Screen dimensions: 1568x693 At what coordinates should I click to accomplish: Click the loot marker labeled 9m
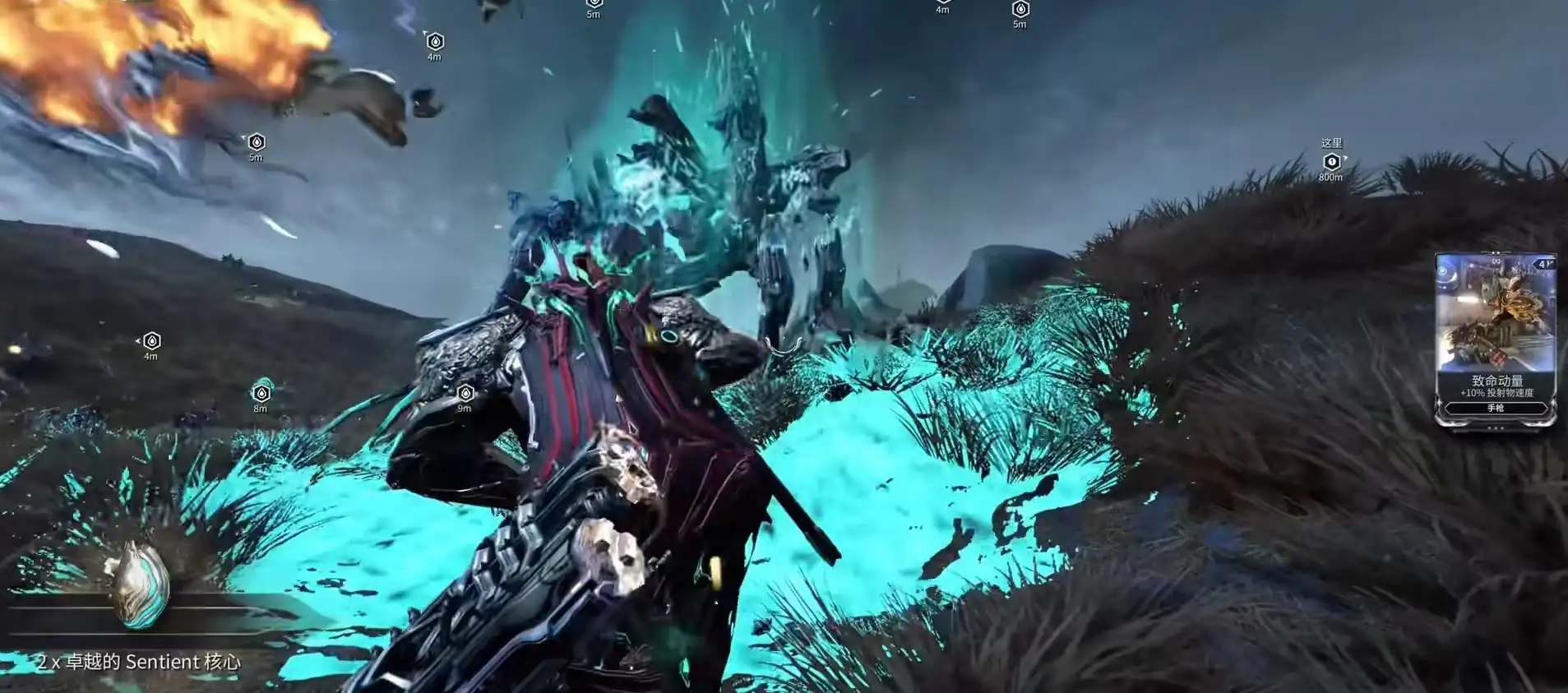pyautogui.click(x=465, y=393)
